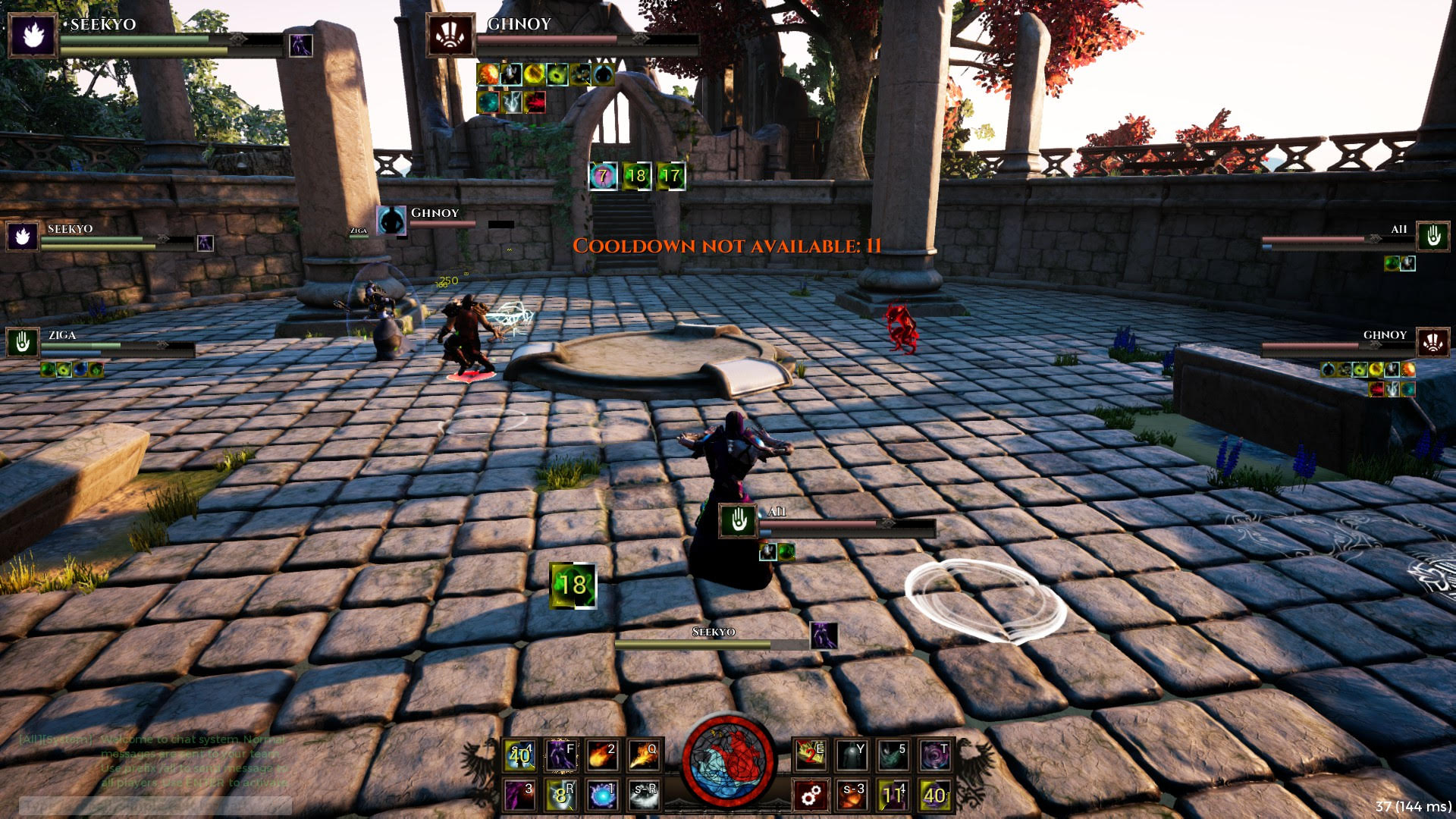This screenshot has height=819, width=1456.
Task: Click the flame ability labeled s-3
Action: (x=851, y=795)
